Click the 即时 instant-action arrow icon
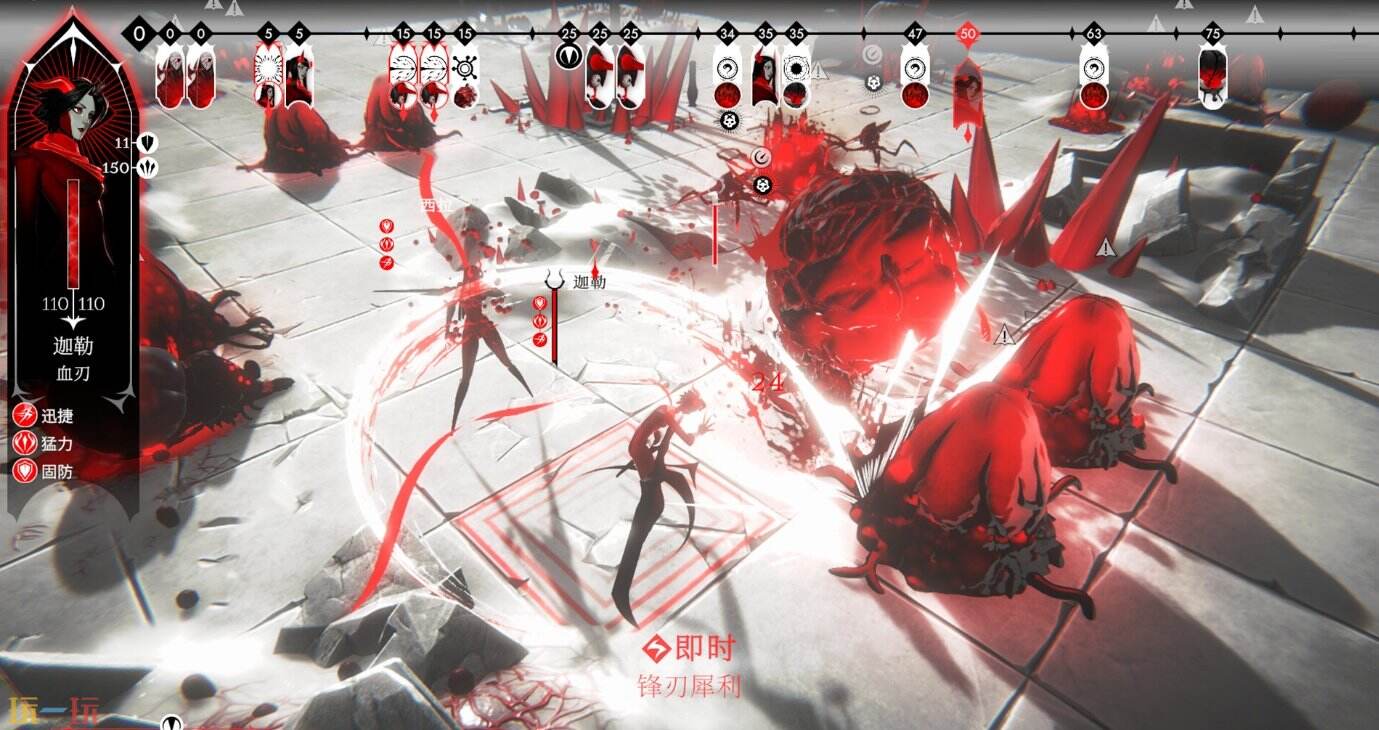1379x730 pixels. coord(656,647)
